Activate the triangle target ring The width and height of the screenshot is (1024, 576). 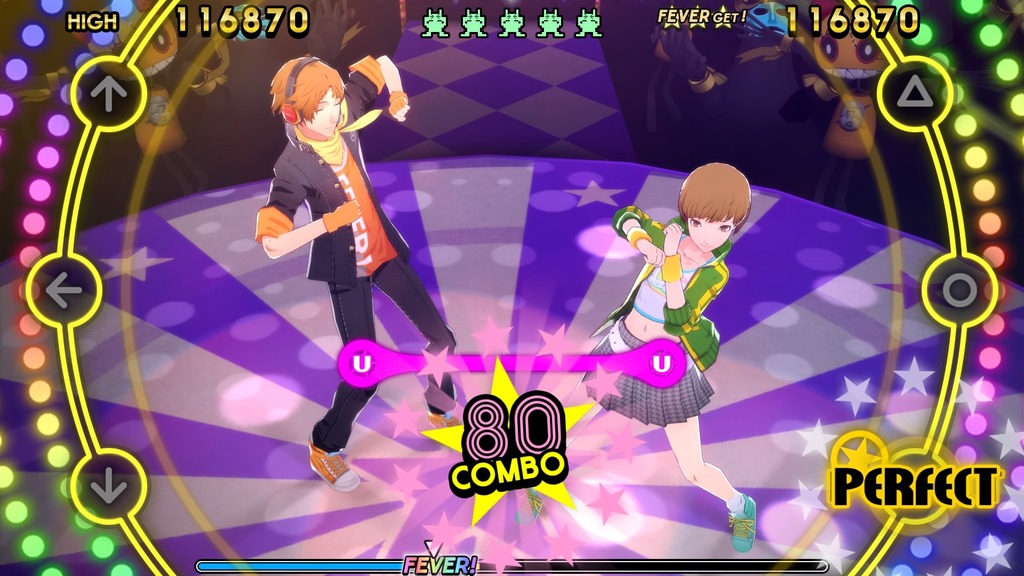pyautogui.click(x=915, y=93)
